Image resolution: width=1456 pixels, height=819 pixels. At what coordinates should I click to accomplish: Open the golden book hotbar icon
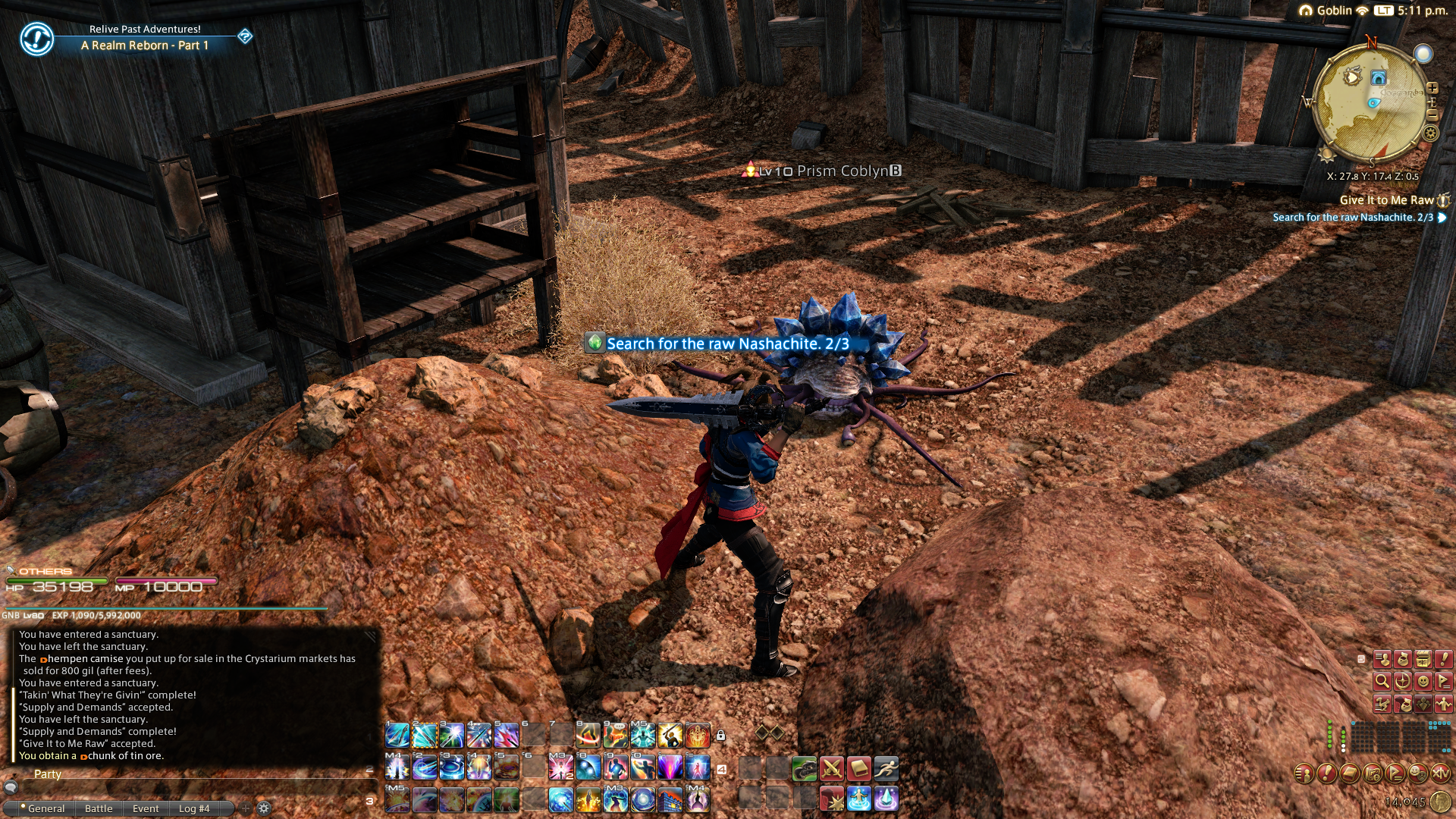click(x=858, y=769)
